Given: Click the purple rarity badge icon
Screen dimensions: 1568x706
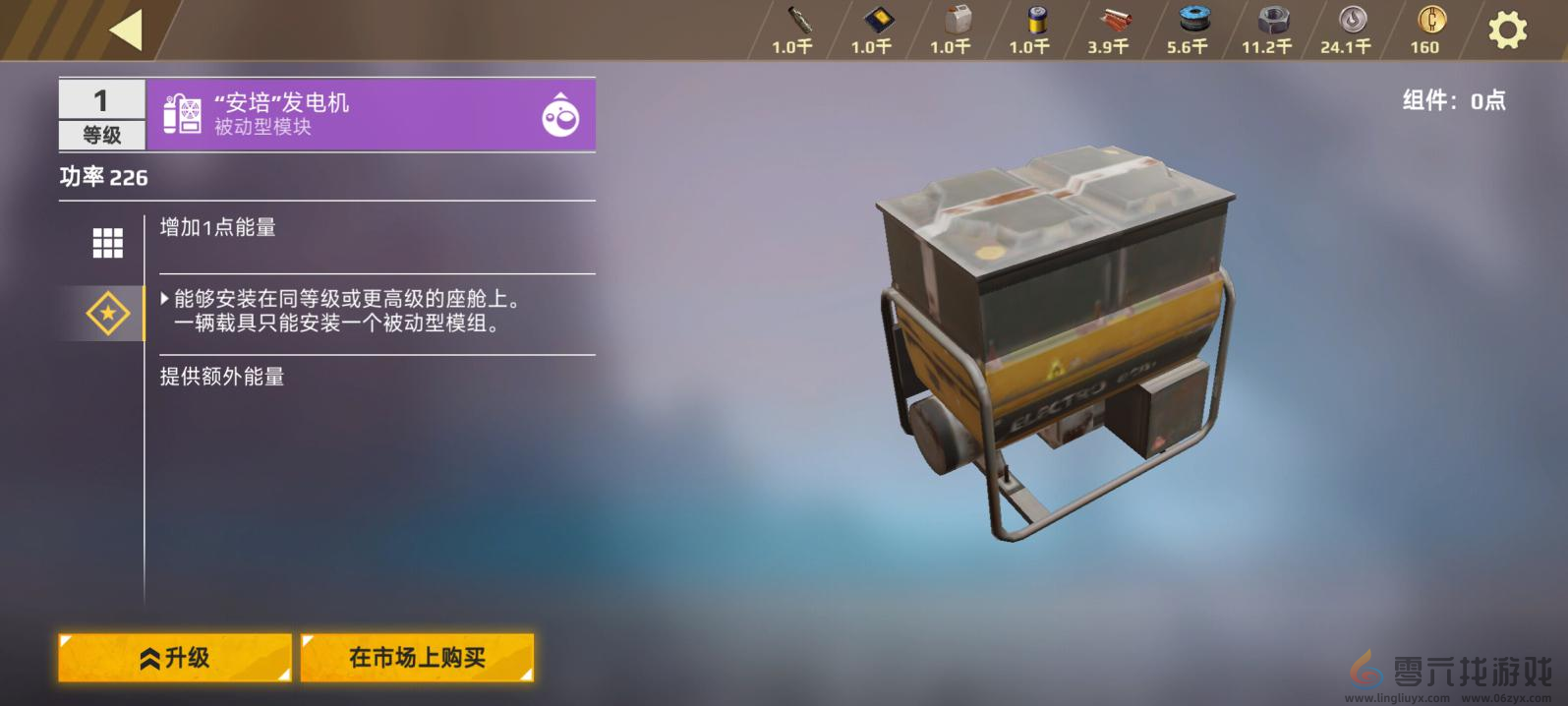Looking at the screenshot, I should pyautogui.click(x=560, y=115).
